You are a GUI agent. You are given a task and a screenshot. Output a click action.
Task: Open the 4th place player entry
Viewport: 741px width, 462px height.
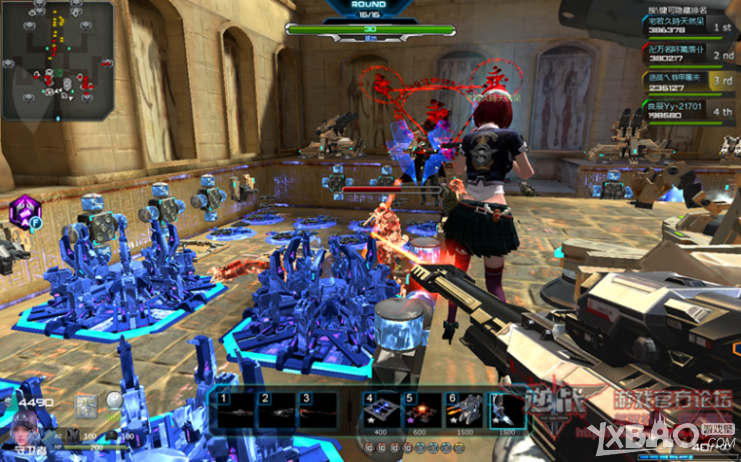tap(688, 110)
